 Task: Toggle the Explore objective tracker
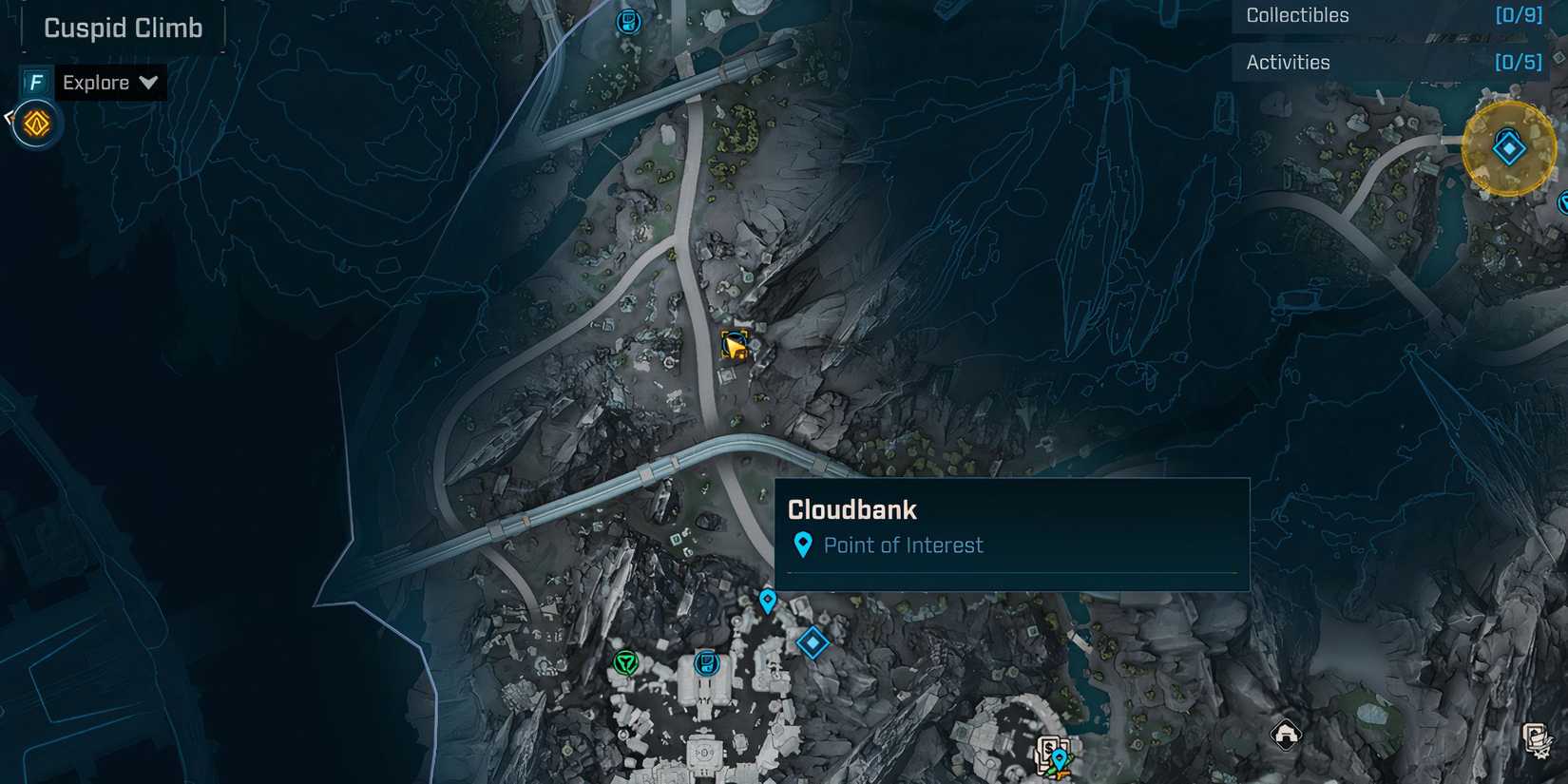point(95,83)
